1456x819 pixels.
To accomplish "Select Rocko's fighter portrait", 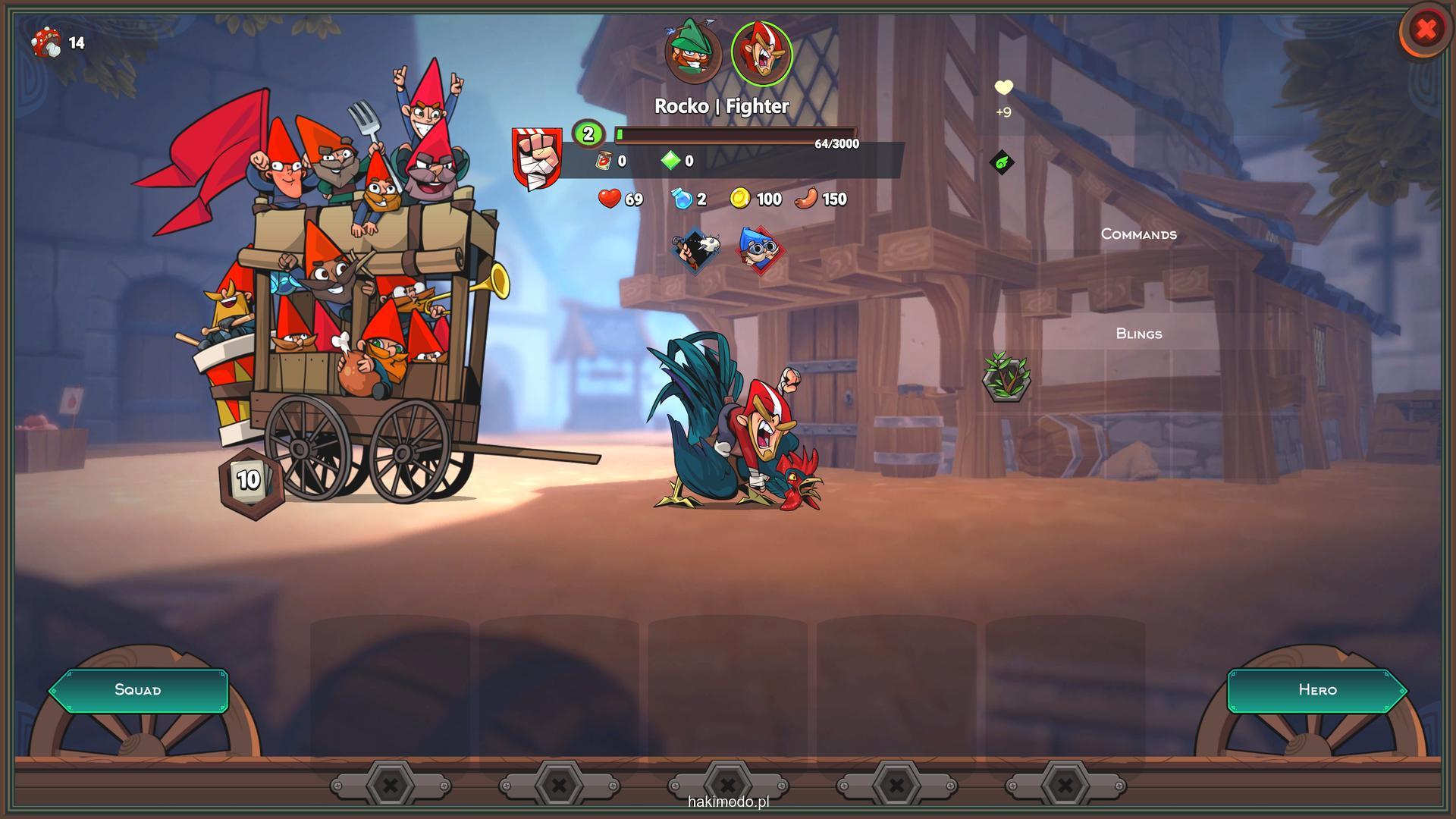I will click(x=761, y=53).
